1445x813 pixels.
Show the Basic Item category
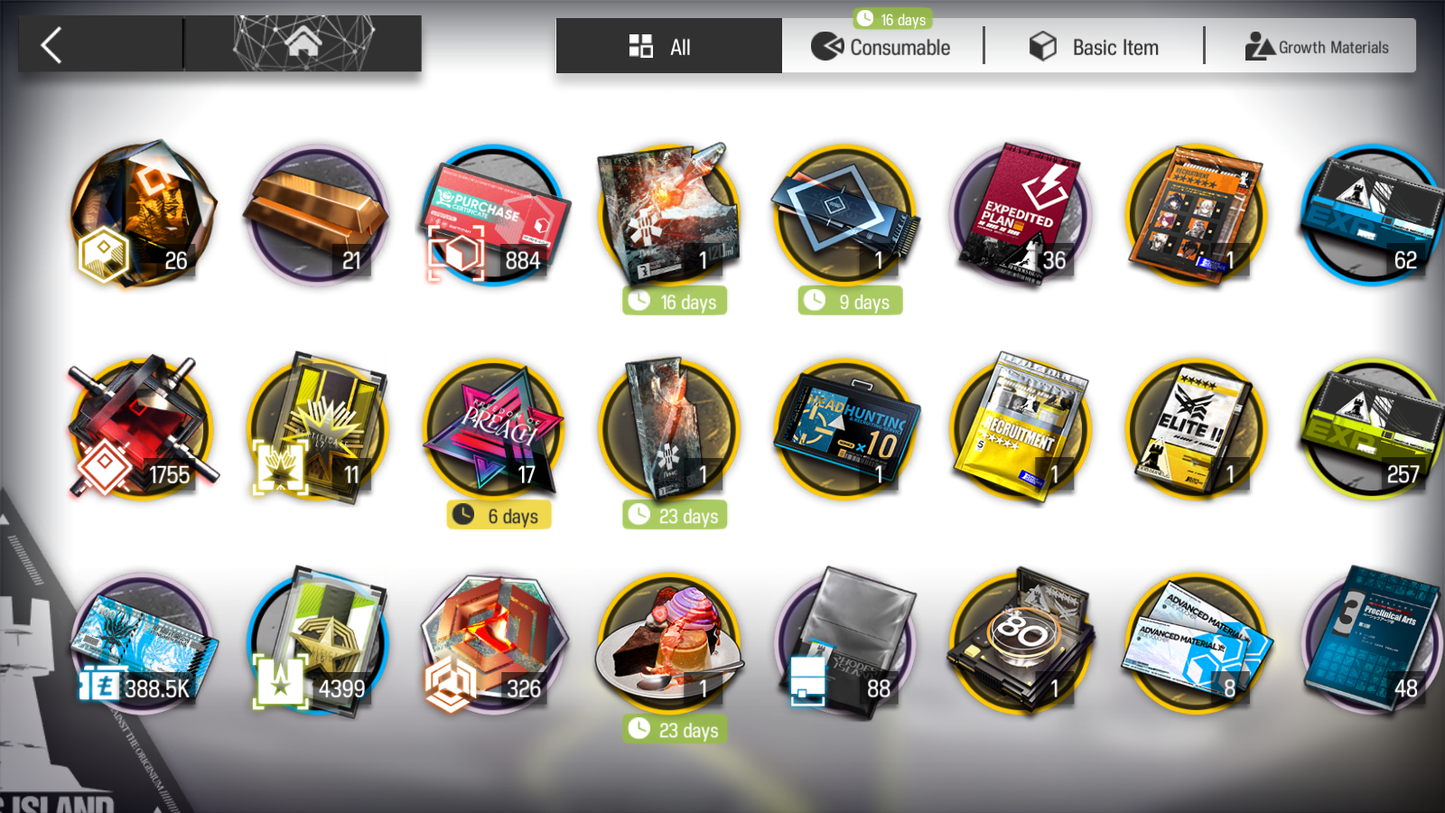1094,47
